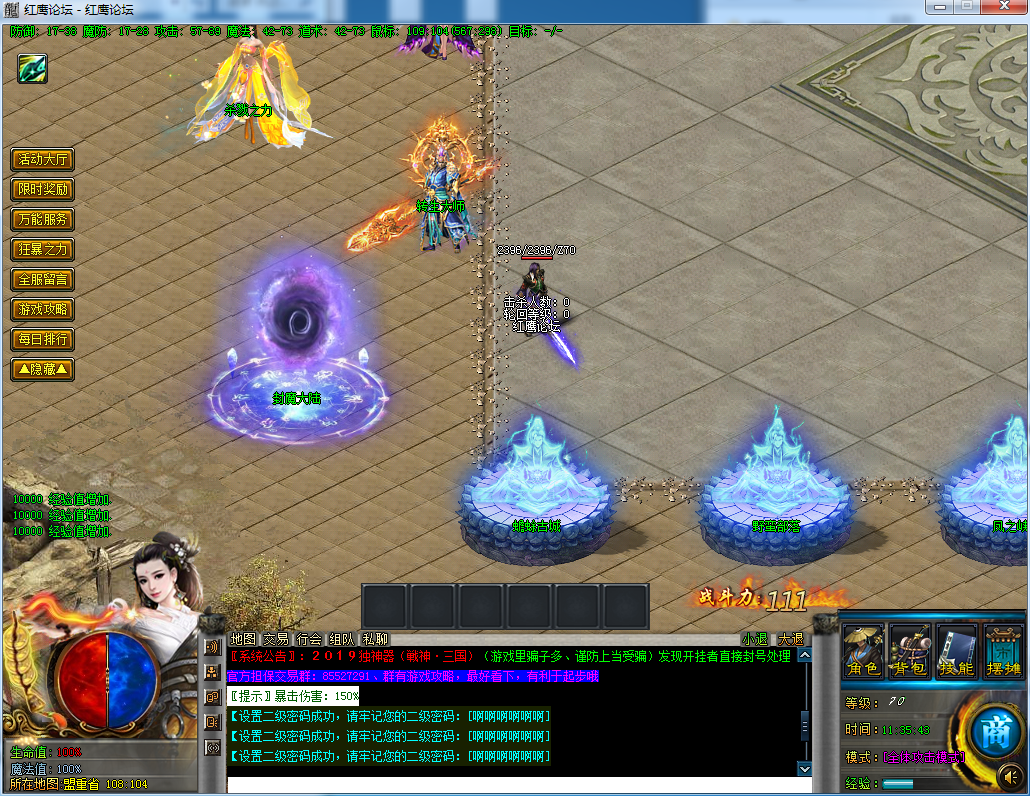The width and height of the screenshot is (1030, 796).
Task: Switch to the 交易 trade tab
Action: coord(276,639)
